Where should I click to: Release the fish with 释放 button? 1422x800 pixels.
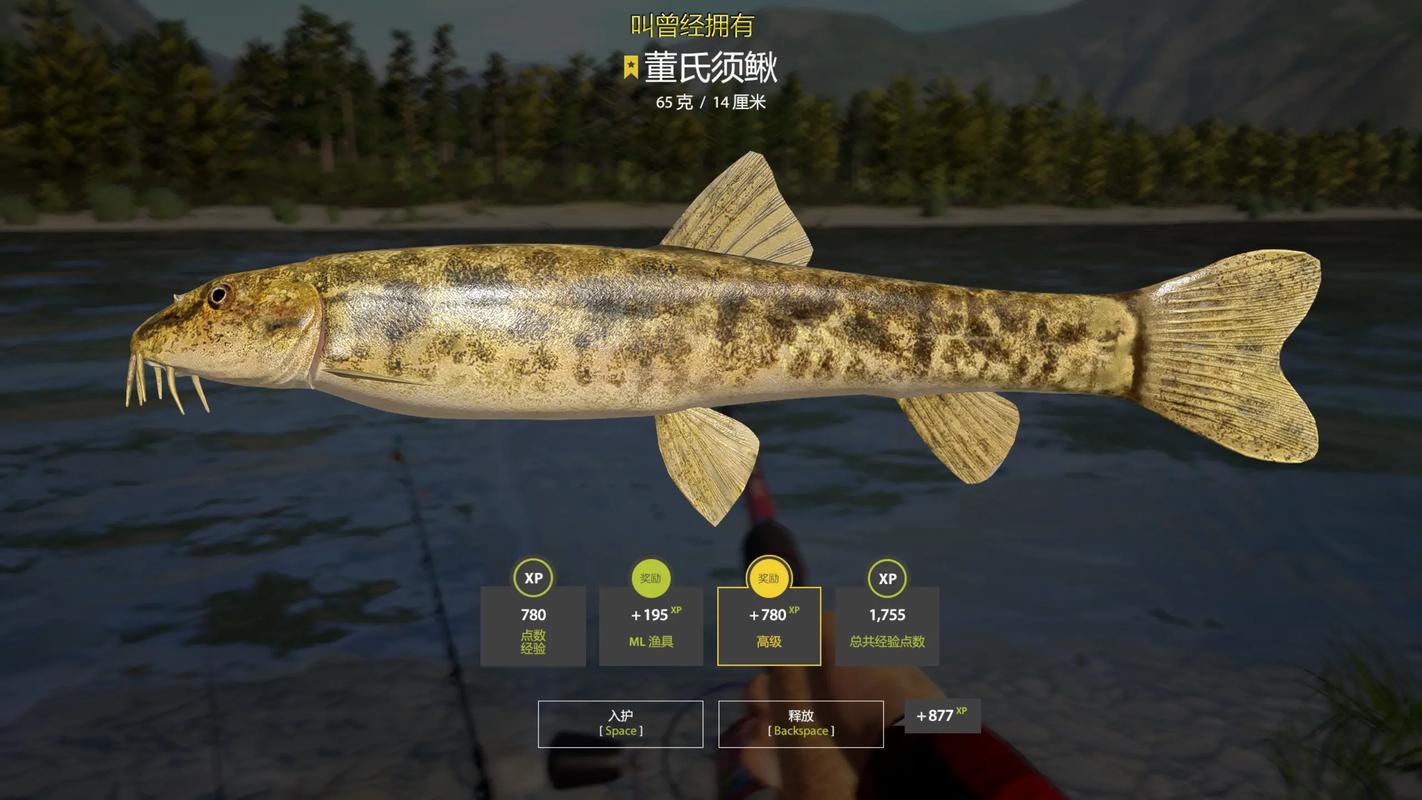[800, 724]
